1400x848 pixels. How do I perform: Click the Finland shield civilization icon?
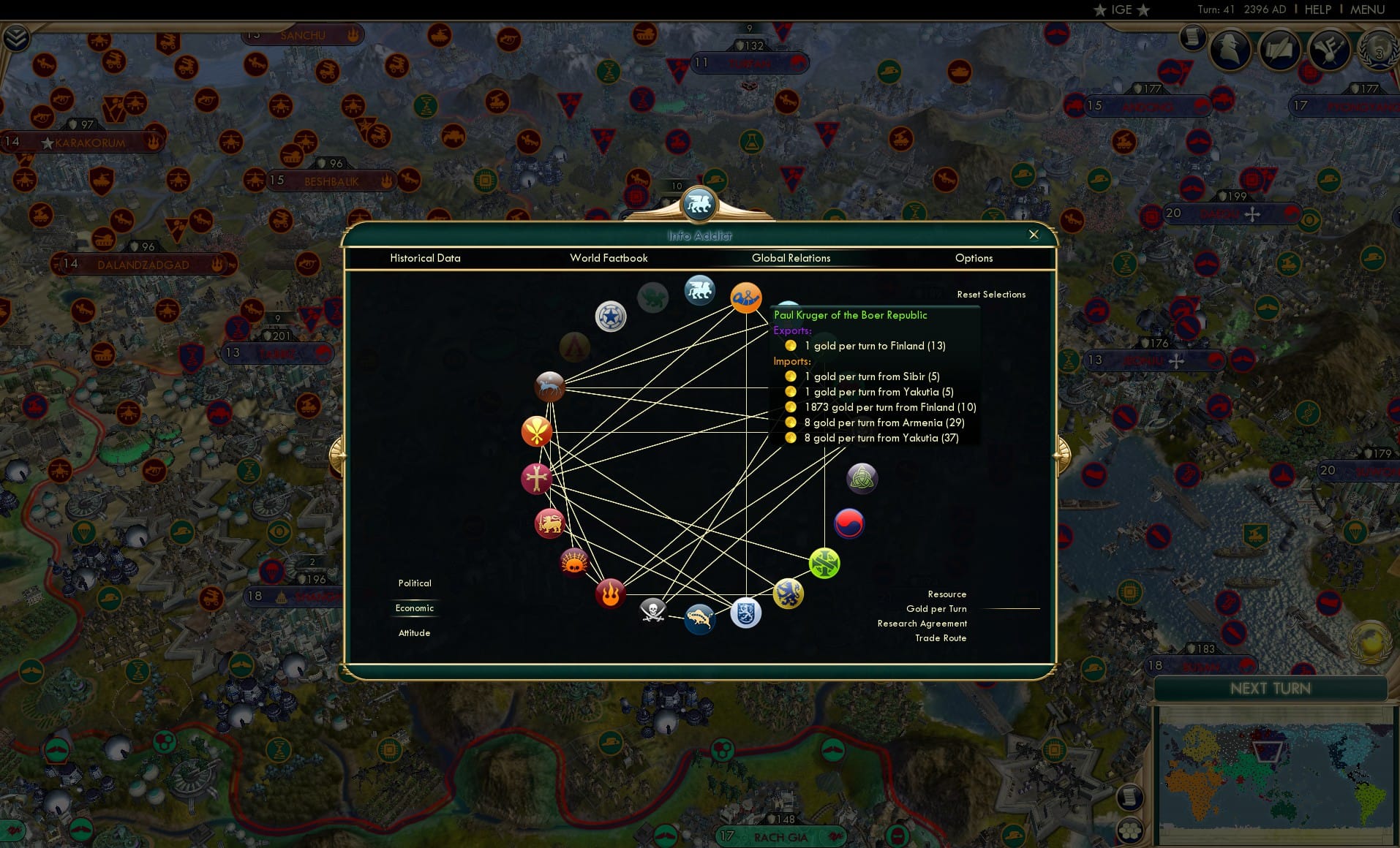744,612
